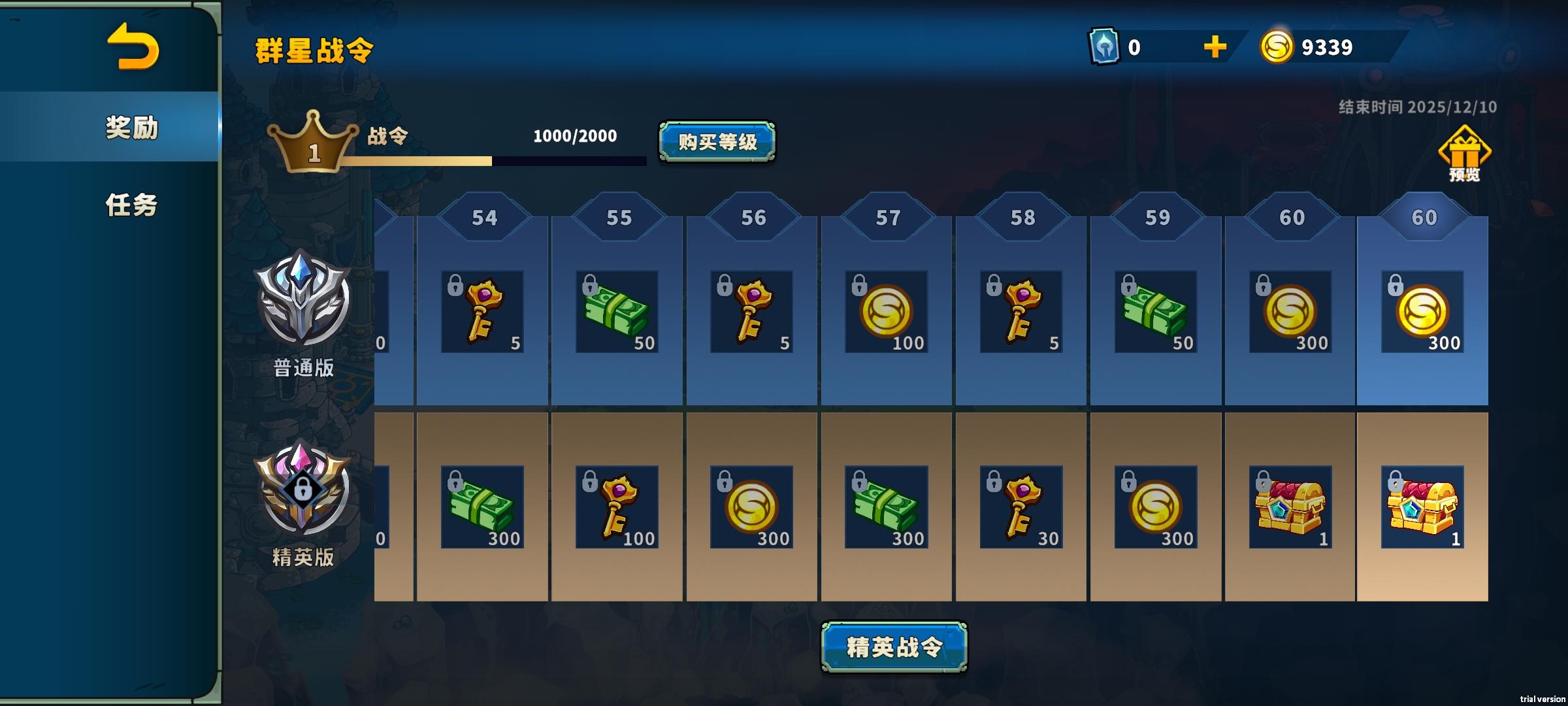Select the 100 coin reward at level 57
1568x706 pixels.
[885, 312]
